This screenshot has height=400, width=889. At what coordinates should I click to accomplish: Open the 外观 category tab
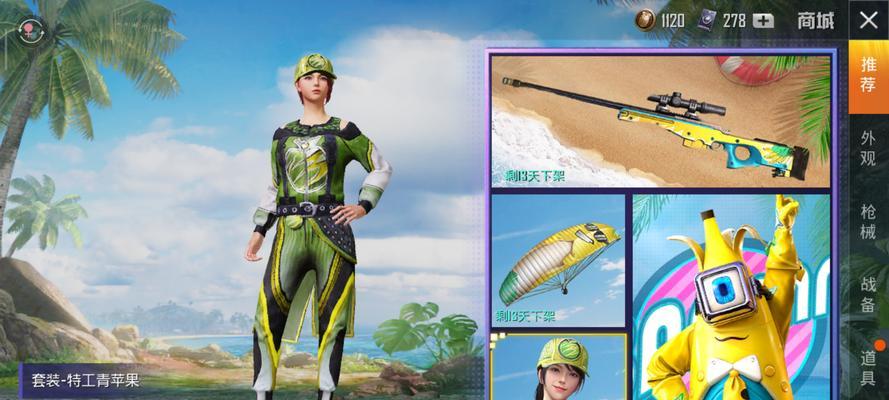pyautogui.click(x=868, y=146)
